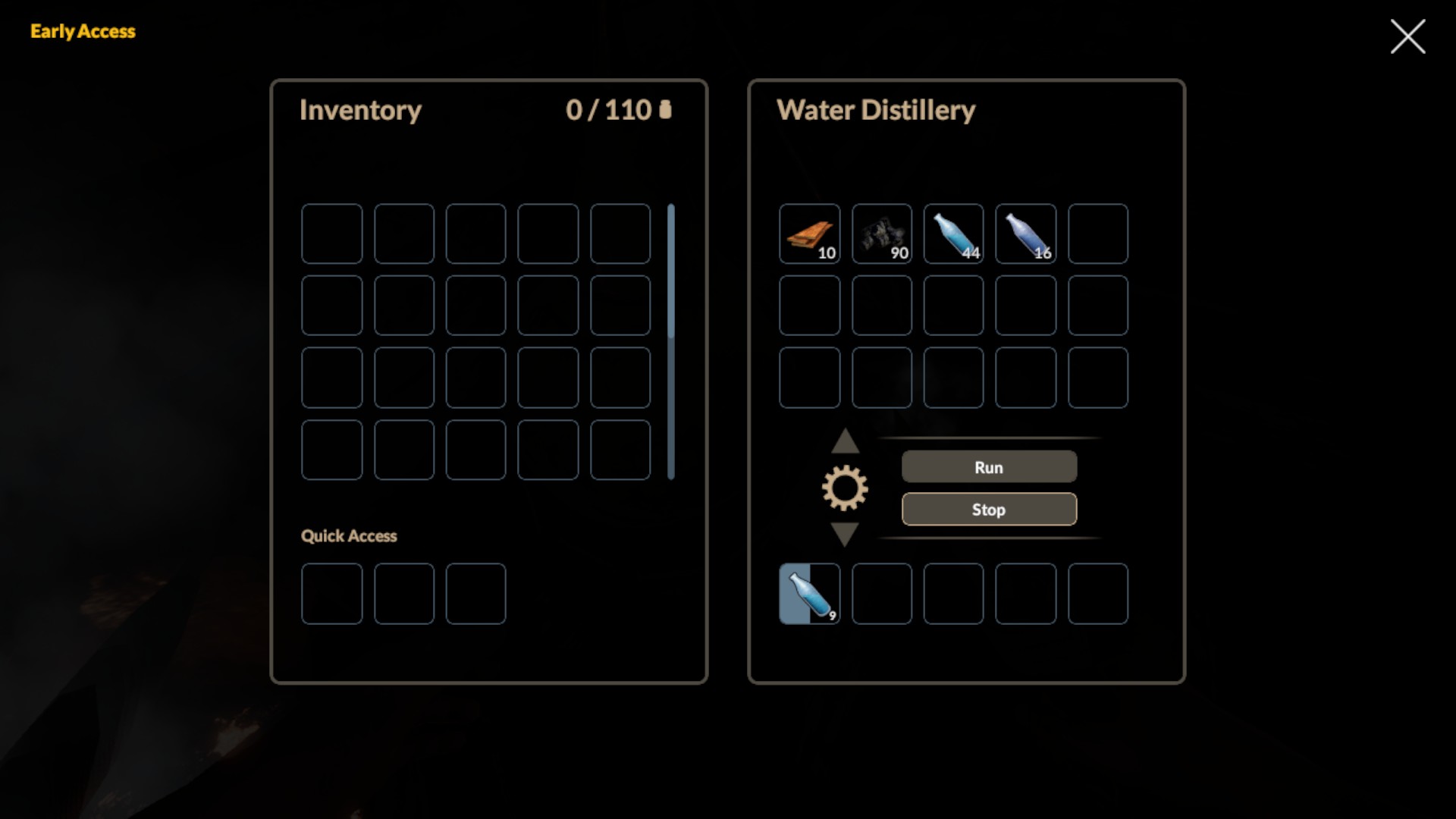This screenshot has height=819, width=1456.
Task: Choose the bottle stack of 16
Action: pos(1025,234)
